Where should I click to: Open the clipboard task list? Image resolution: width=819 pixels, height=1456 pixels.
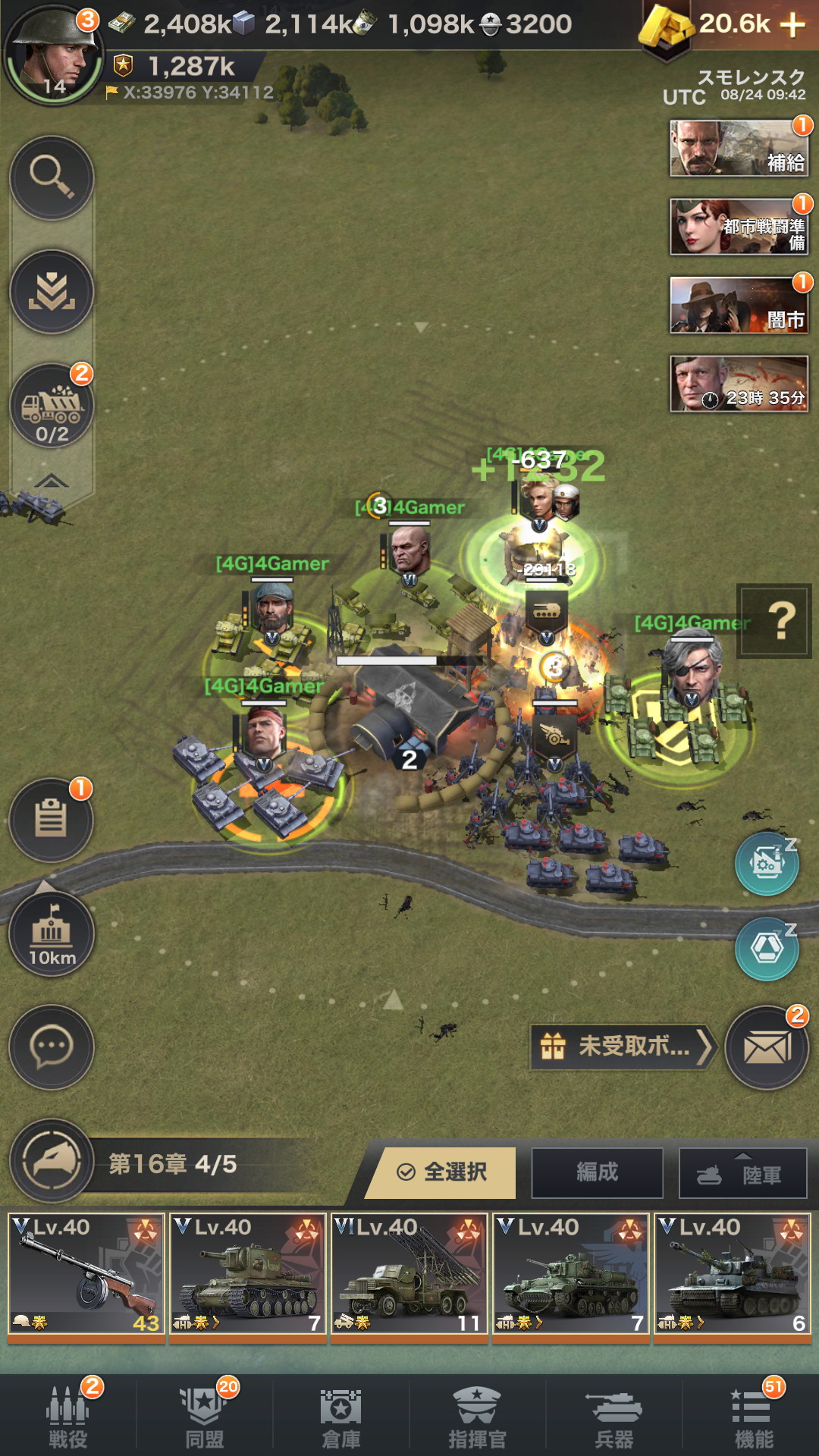coord(52,820)
